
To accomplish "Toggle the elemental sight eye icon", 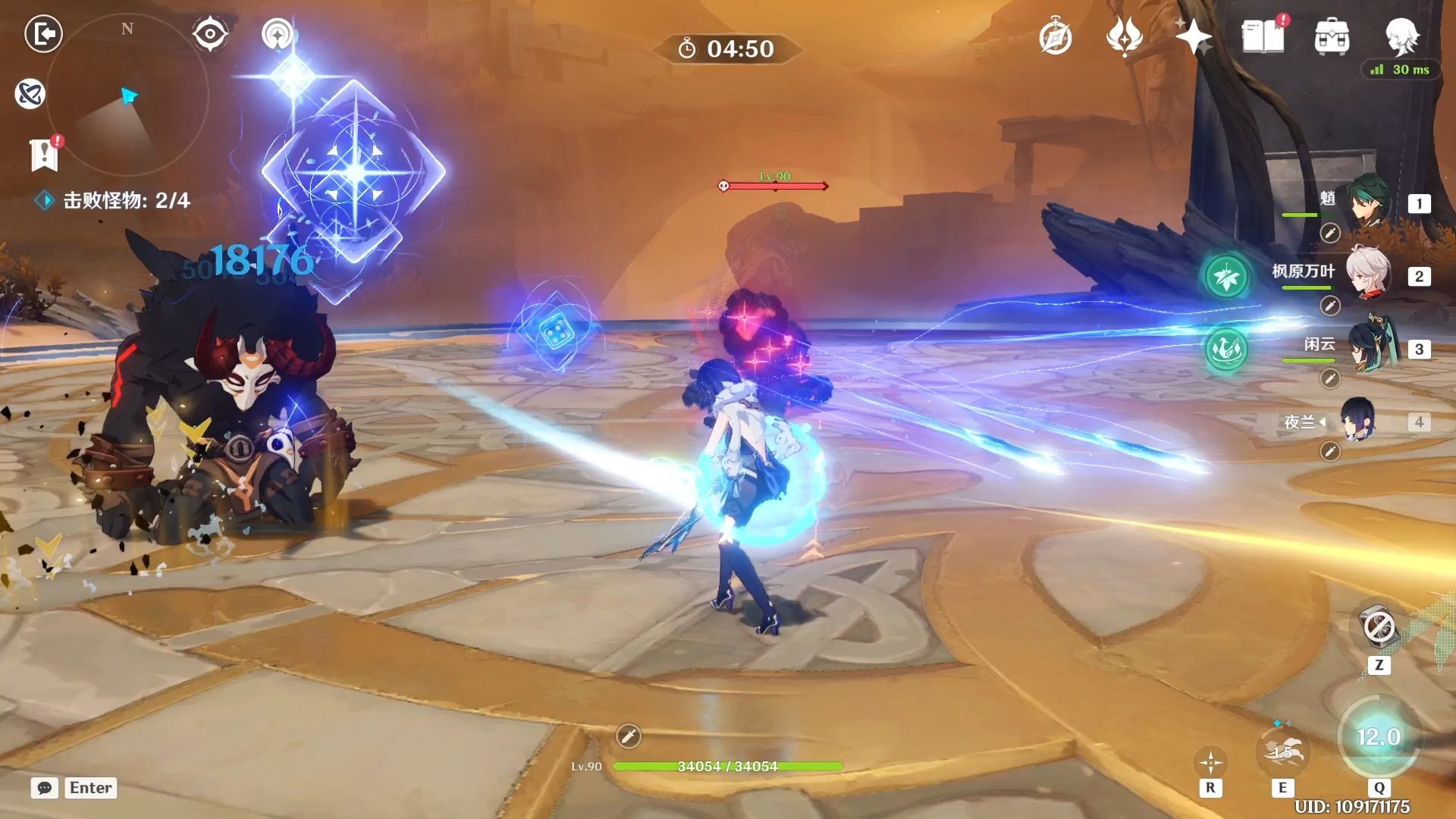I will point(209,34).
